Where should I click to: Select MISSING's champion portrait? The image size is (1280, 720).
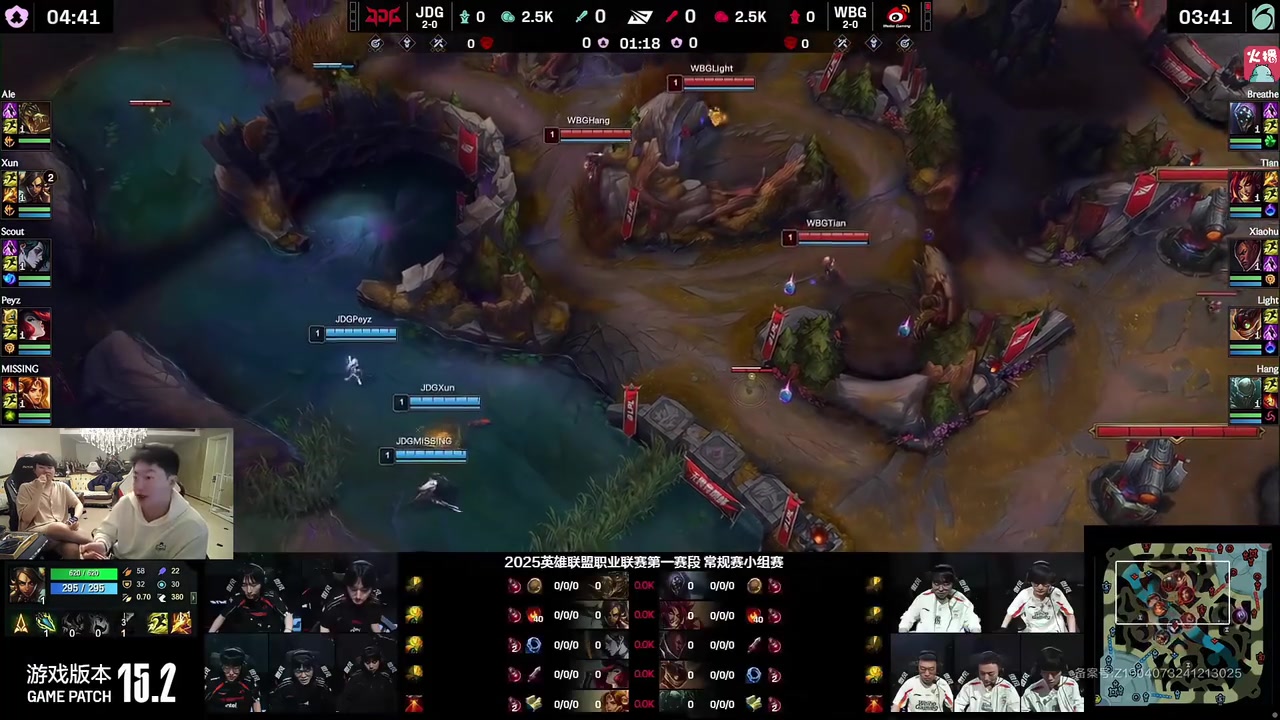point(35,394)
